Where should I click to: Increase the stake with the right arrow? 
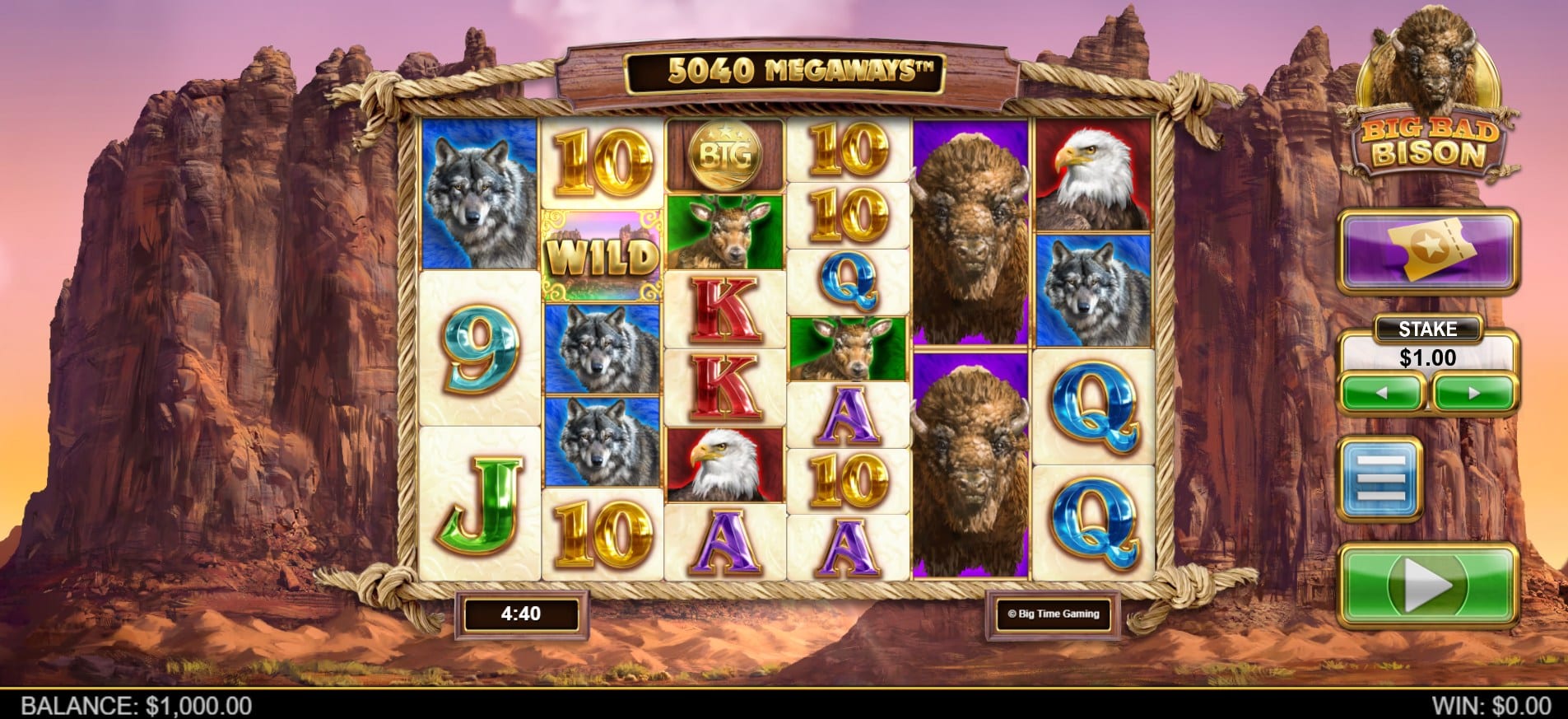pyautogui.click(x=1473, y=393)
